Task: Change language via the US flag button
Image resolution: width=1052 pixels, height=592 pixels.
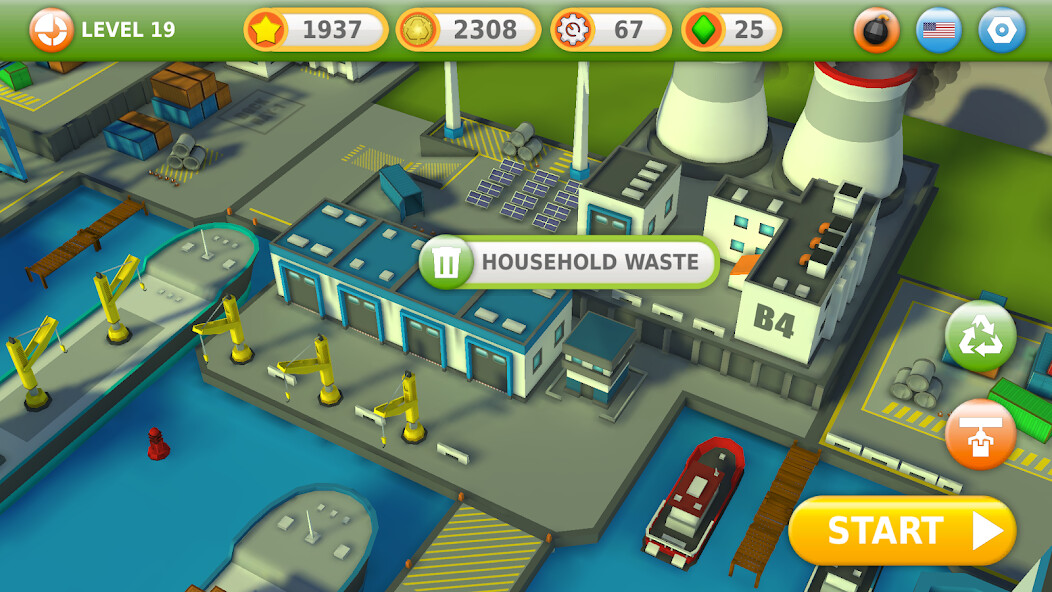Action: point(938,30)
